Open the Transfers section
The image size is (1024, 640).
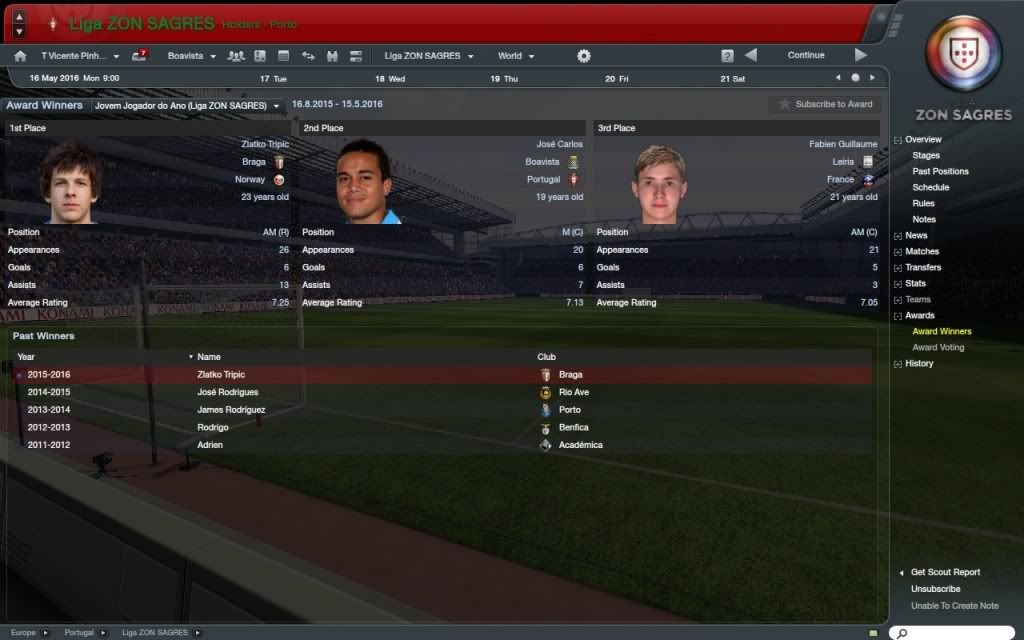pyautogui.click(x=923, y=268)
